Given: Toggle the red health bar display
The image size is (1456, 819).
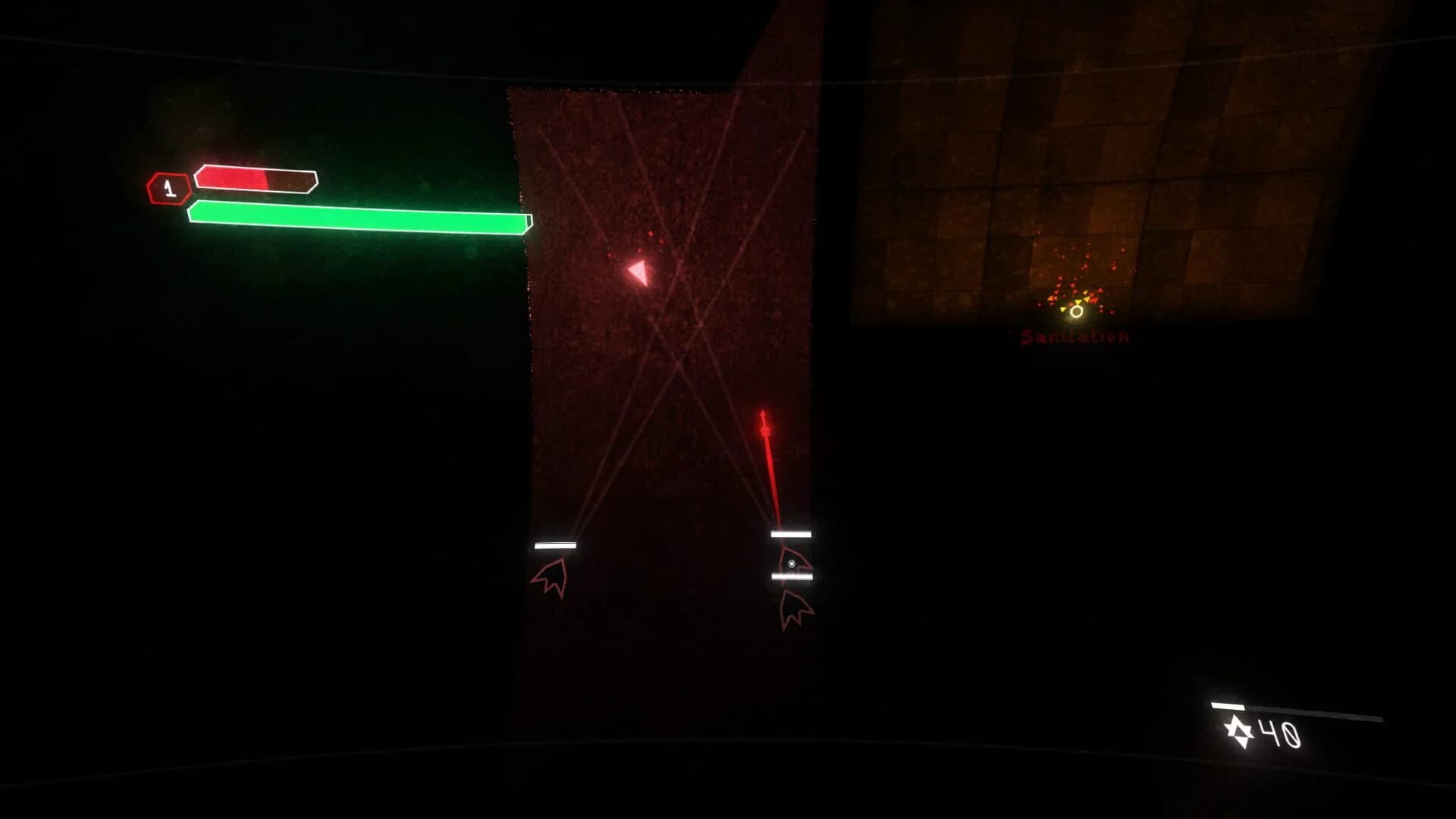Looking at the screenshot, I should 254,178.
